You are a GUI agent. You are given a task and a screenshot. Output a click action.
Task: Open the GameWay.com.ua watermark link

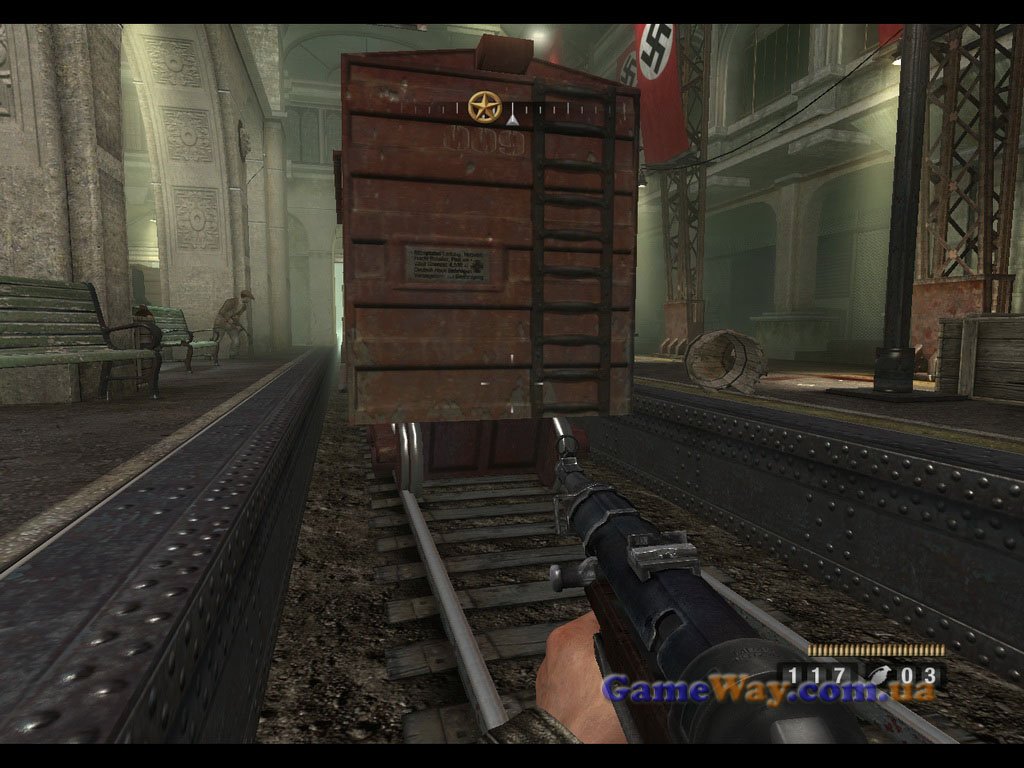(768, 689)
